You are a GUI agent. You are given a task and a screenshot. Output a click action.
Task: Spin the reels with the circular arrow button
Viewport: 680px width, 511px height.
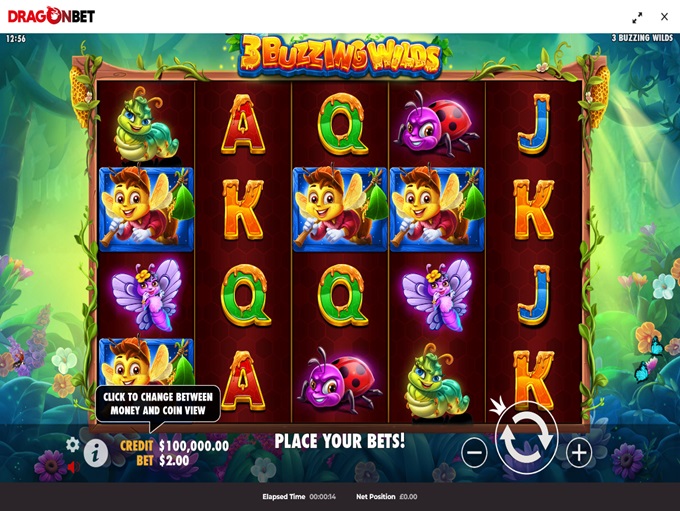(x=527, y=439)
